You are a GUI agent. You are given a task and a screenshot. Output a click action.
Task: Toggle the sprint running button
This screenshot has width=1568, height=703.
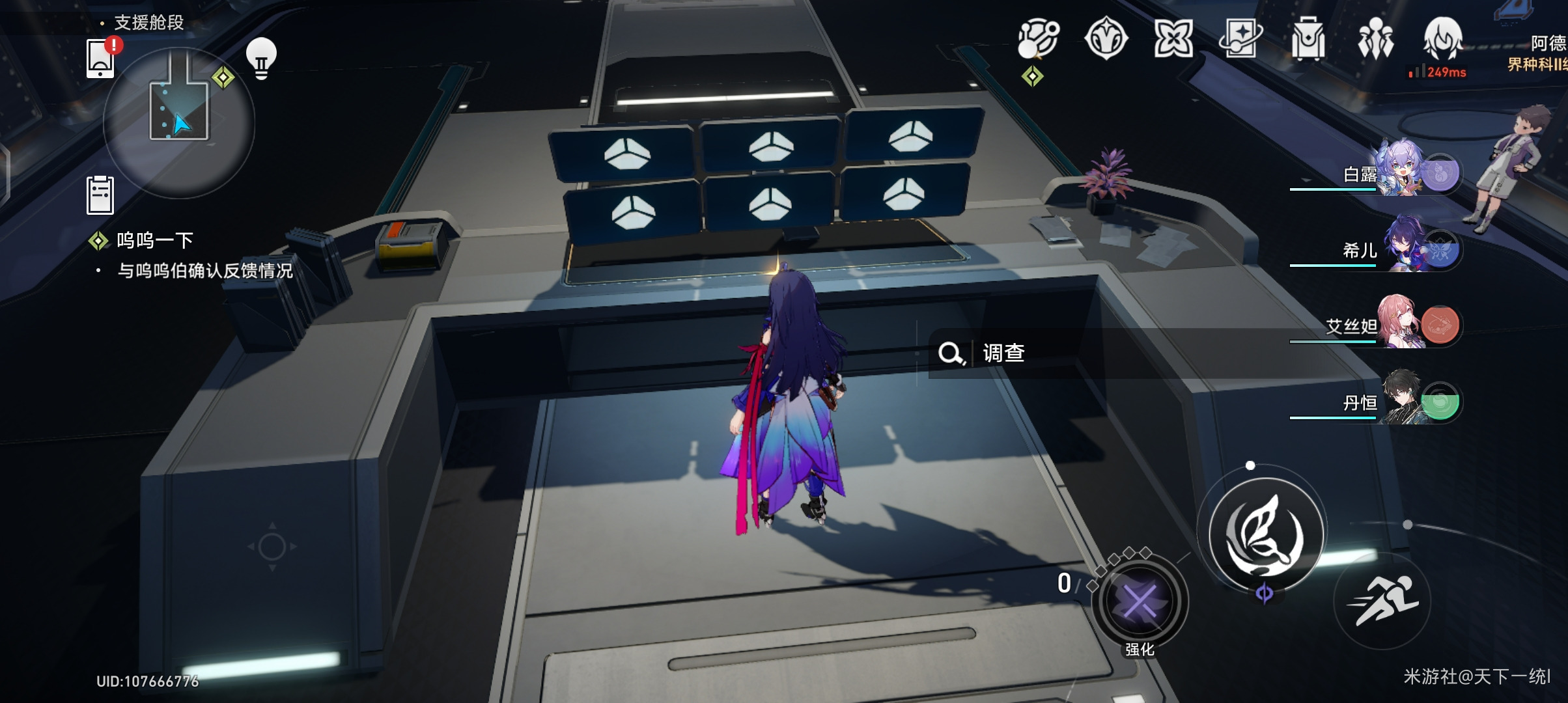coord(1382,600)
